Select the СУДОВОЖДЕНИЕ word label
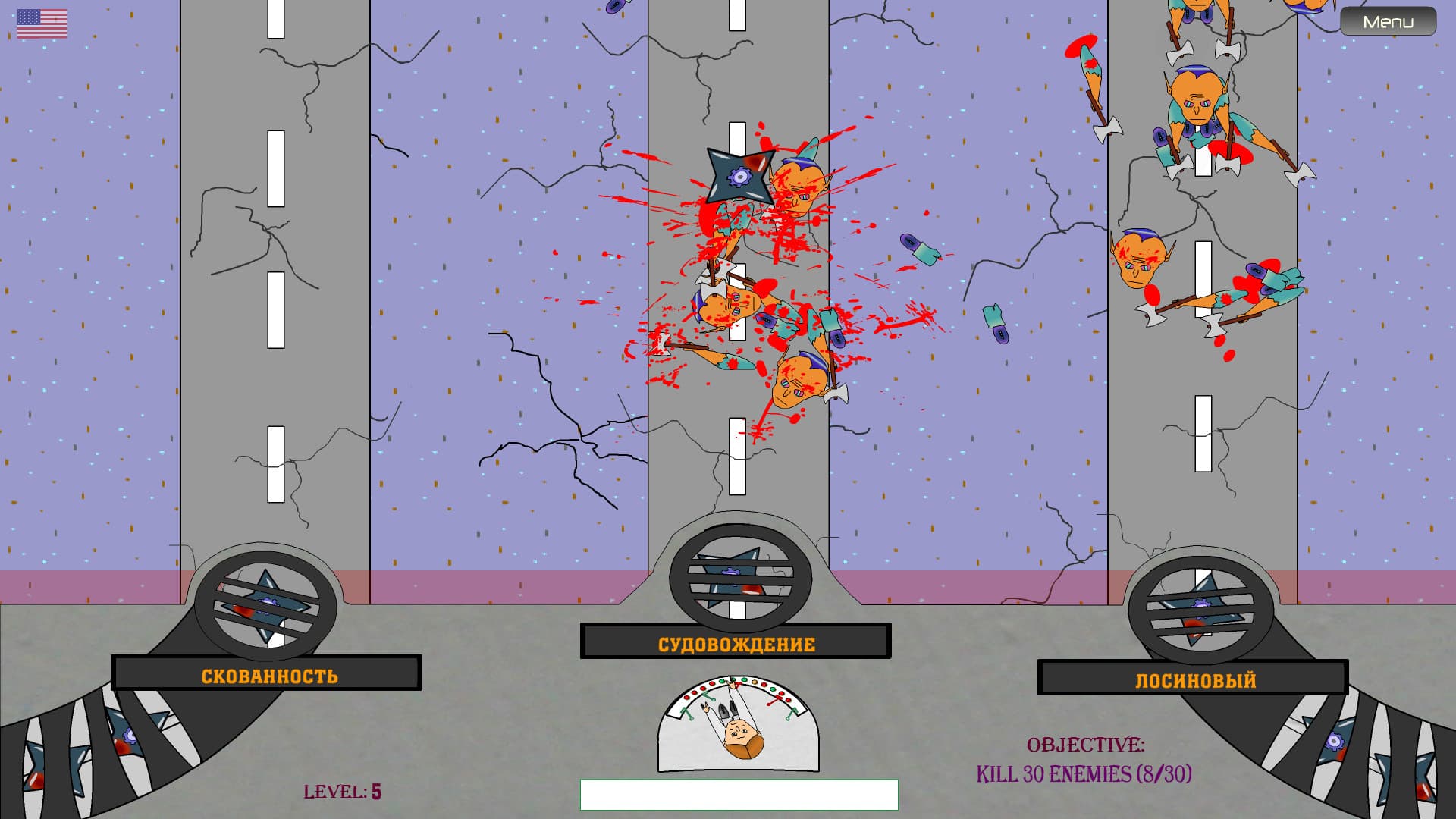 736,644
